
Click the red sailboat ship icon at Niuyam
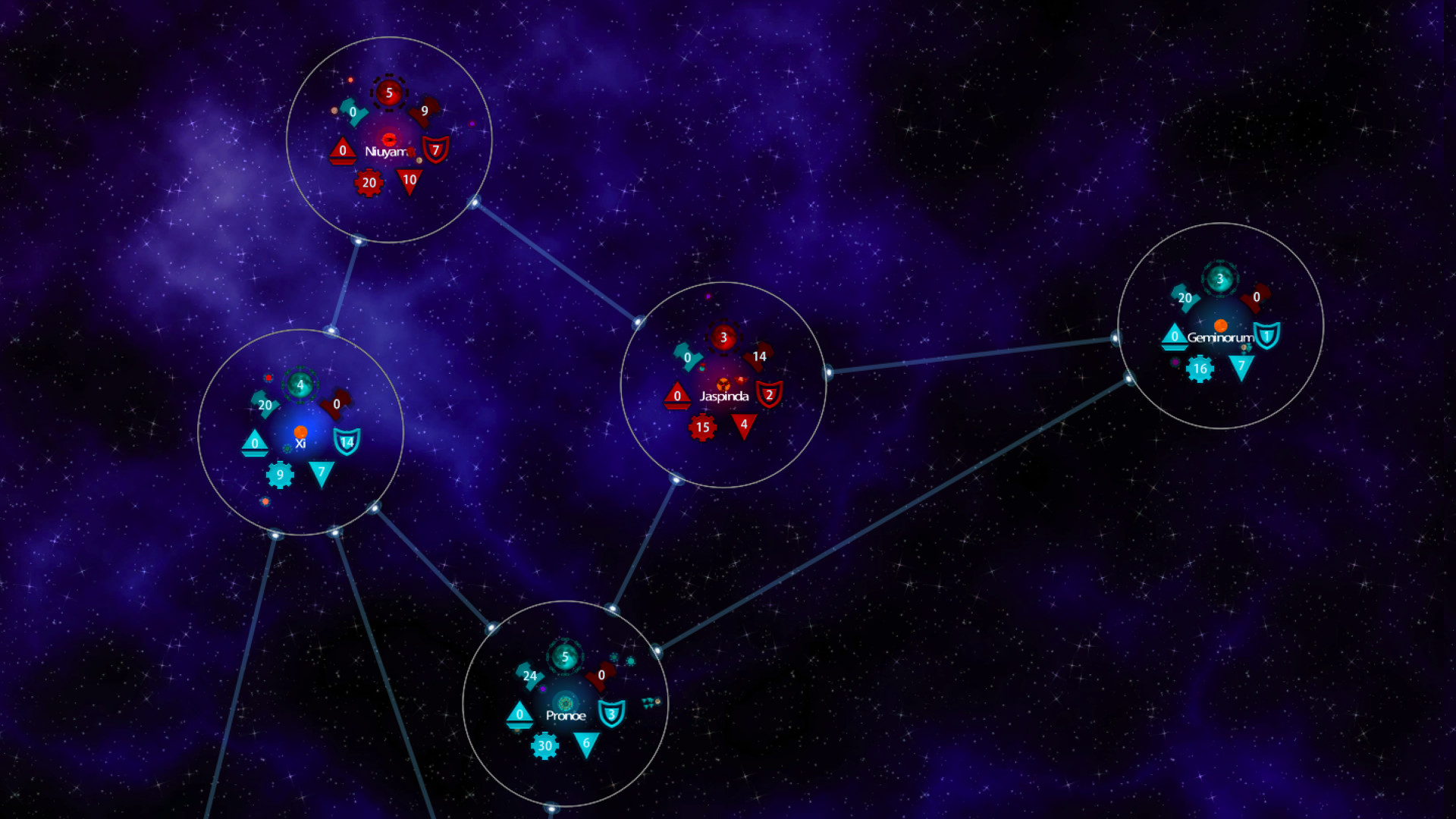click(342, 152)
